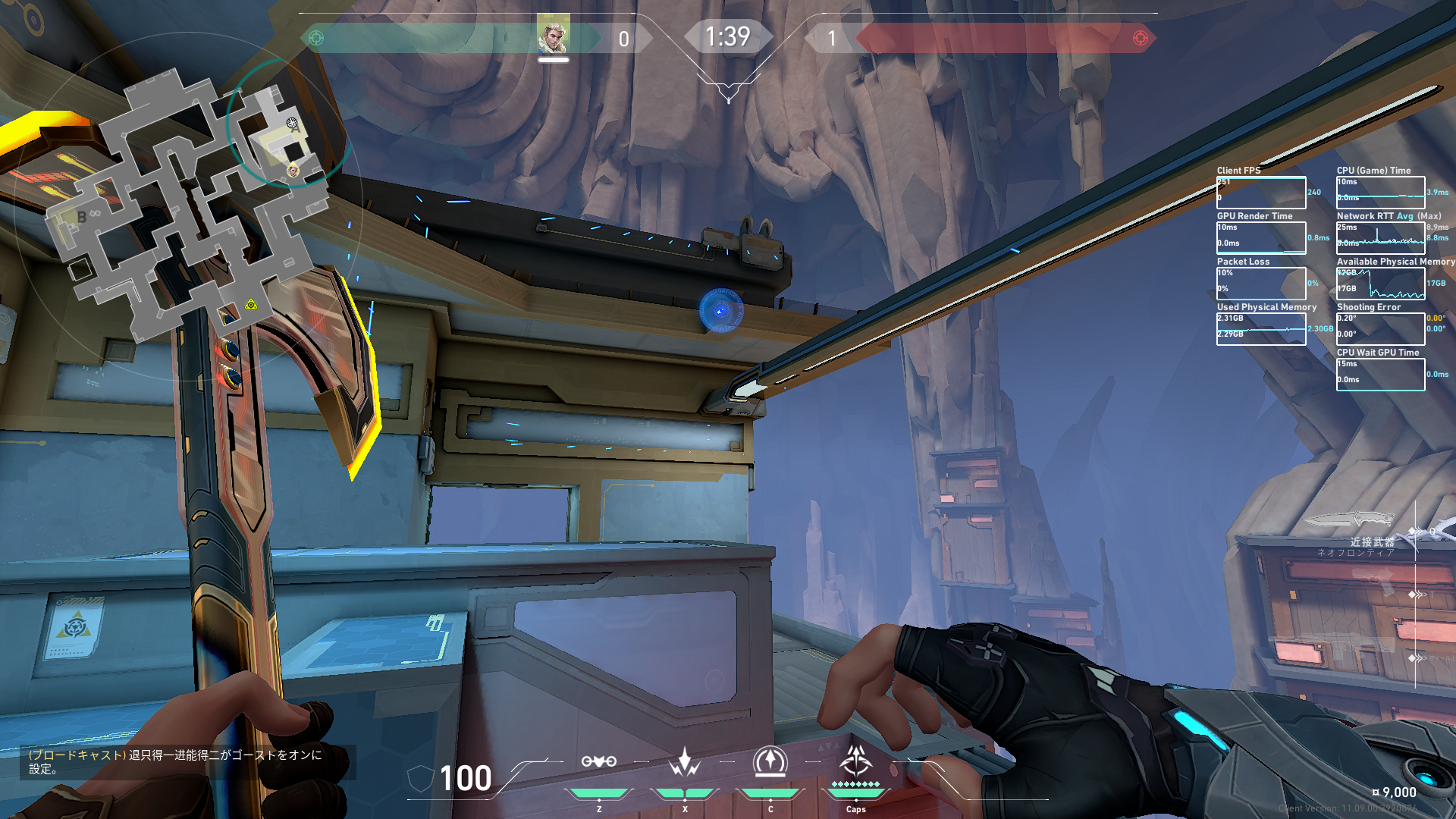Click the Shooting Error graph
The image size is (1456, 819).
coord(1380,329)
